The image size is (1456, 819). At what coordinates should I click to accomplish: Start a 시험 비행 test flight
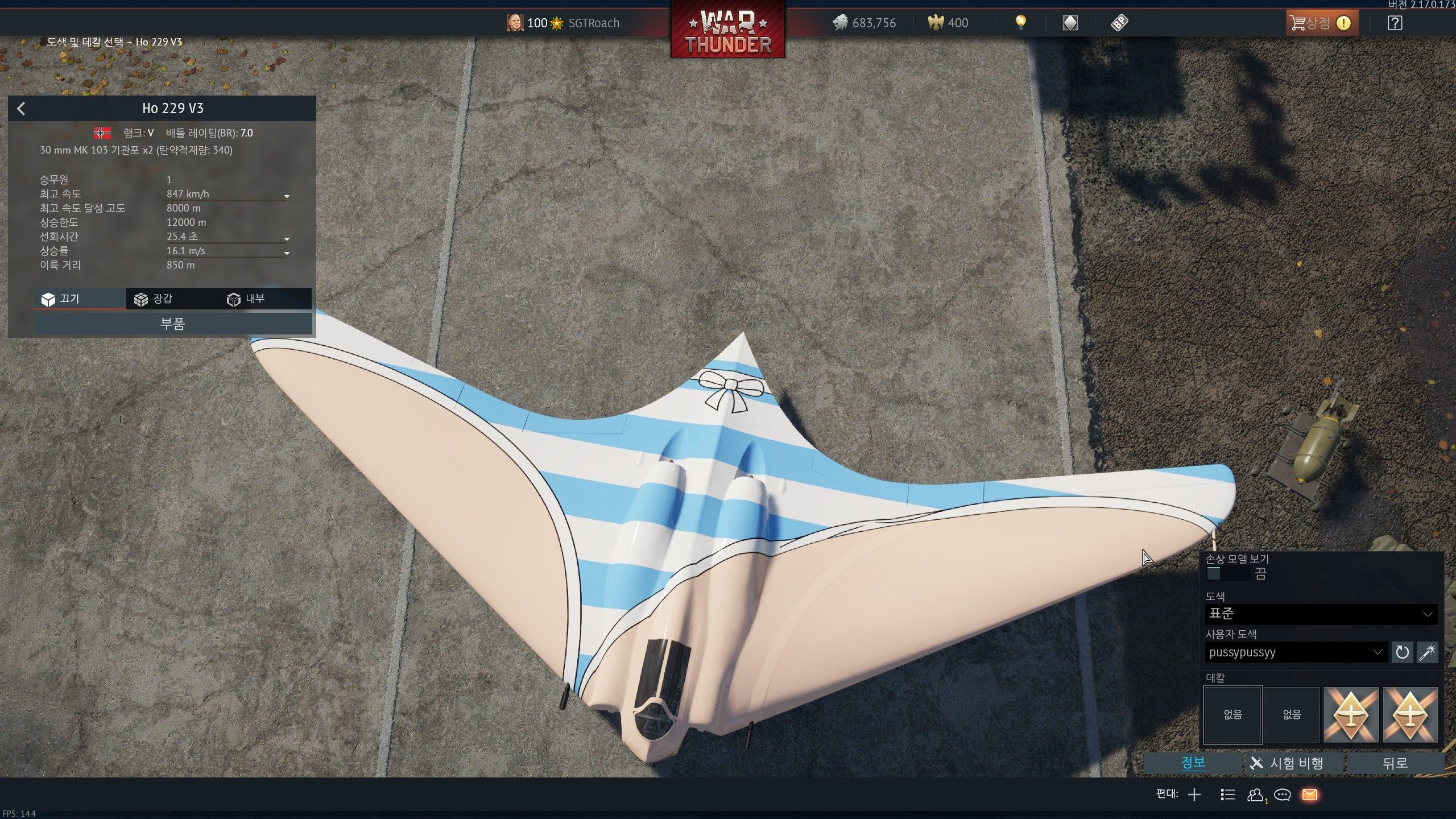(x=1295, y=763)
